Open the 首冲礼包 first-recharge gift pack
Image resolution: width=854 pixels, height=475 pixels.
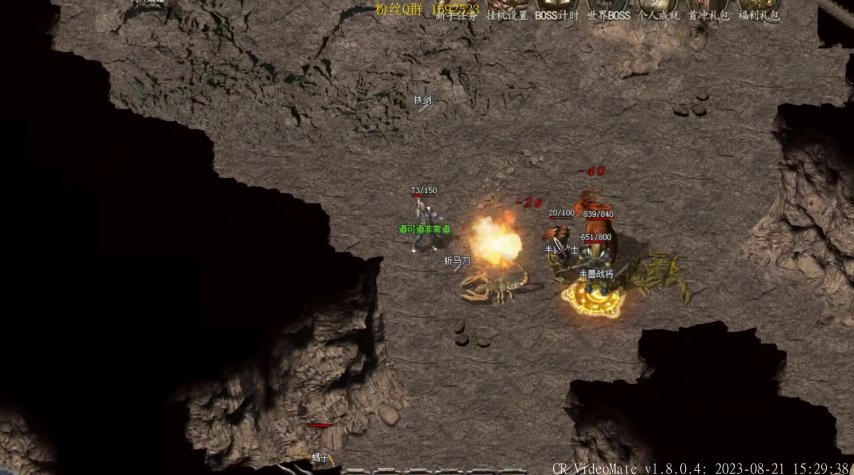709,14
